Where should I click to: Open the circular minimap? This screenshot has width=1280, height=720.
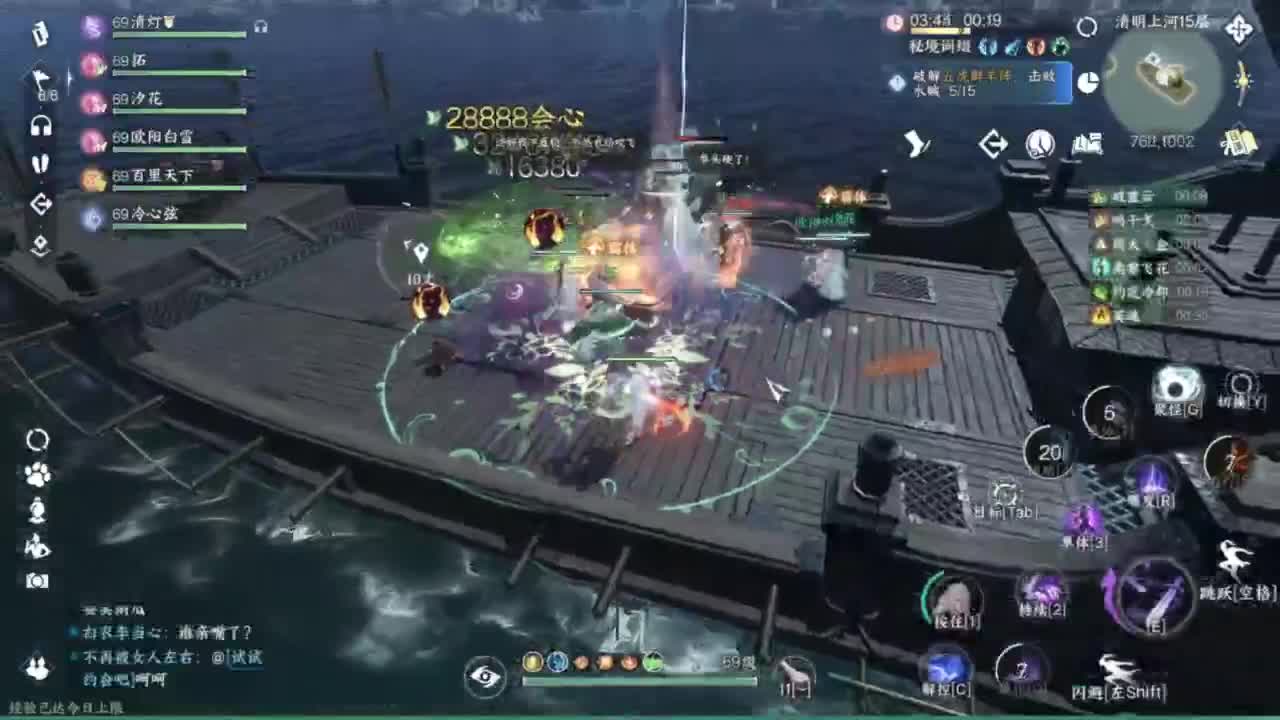[1167, 80]
